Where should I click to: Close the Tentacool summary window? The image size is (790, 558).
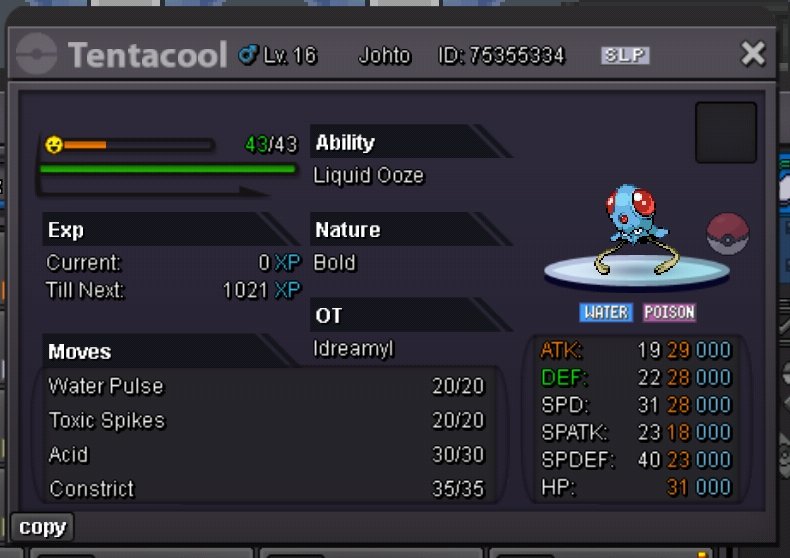(752, 54)
